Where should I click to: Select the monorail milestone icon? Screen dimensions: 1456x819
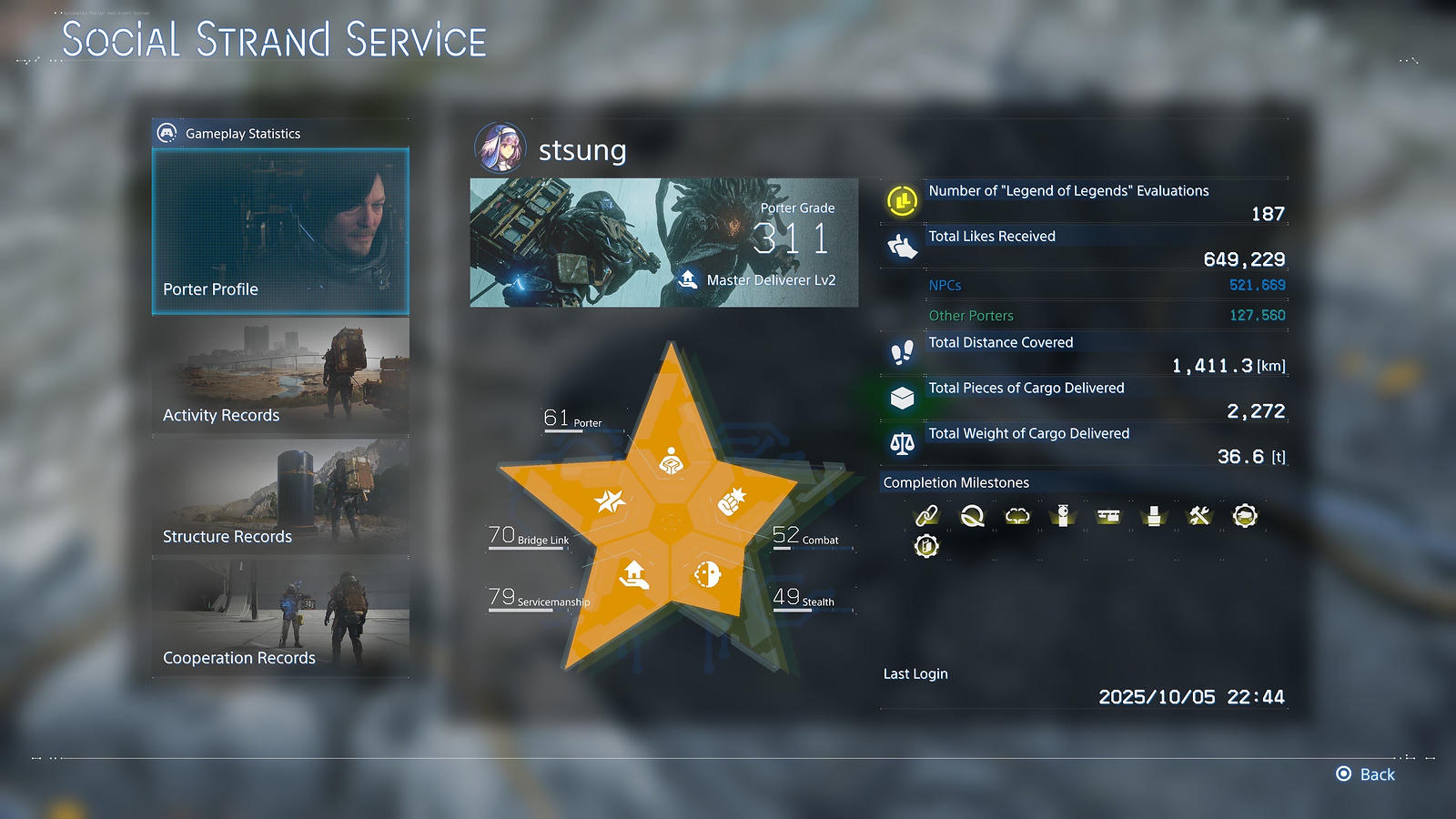1108,516
